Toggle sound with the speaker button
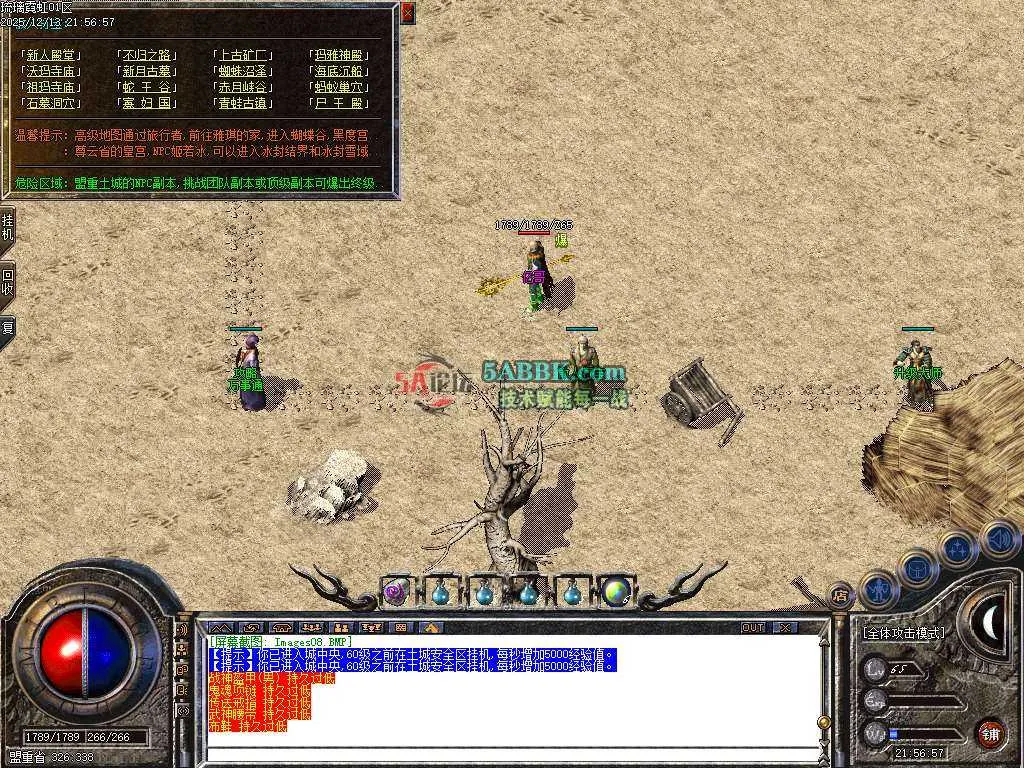This screenshot has width=1024, height=768. [998, 538]
